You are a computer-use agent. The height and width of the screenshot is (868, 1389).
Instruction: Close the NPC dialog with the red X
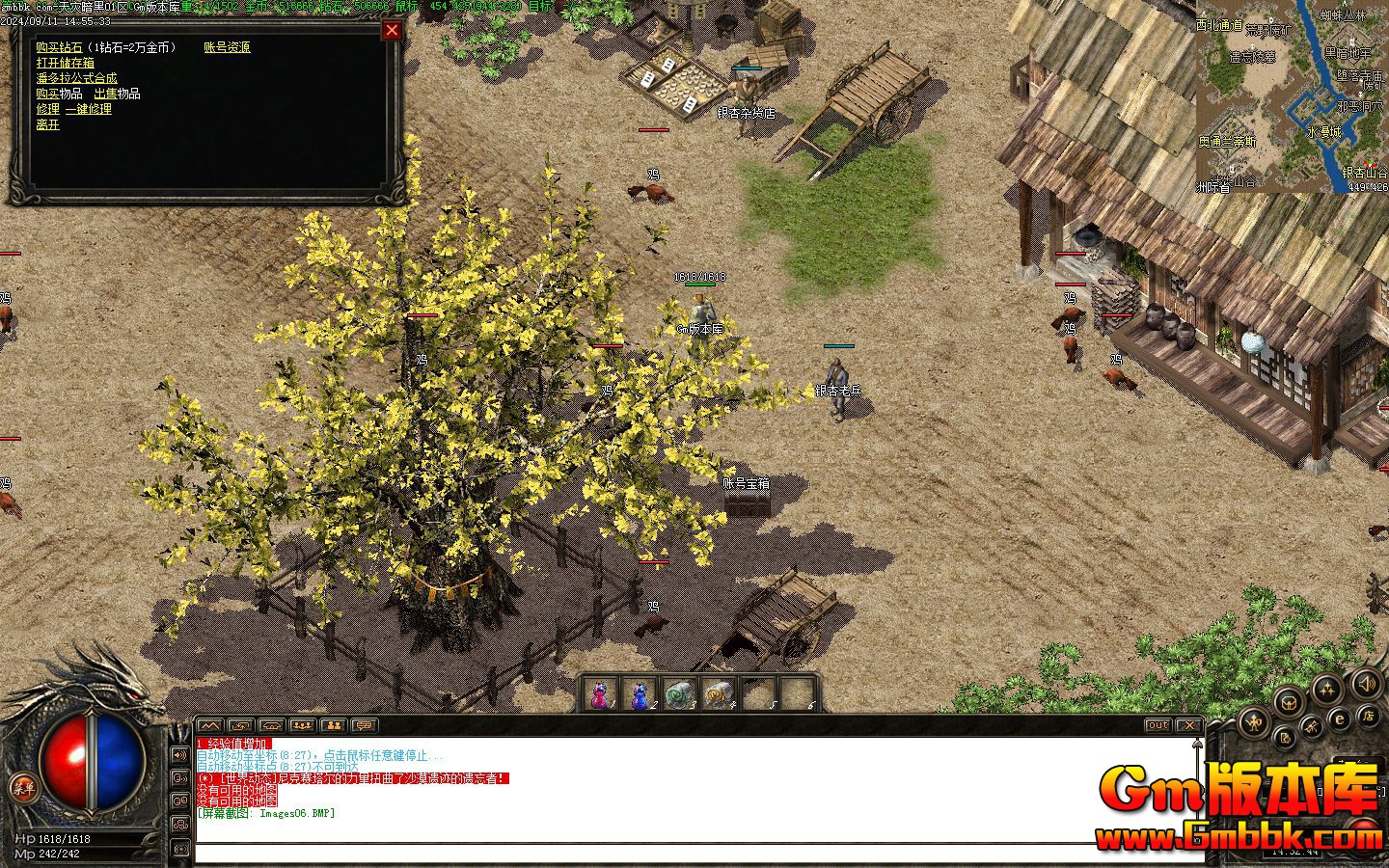pyautogui.click(x=392, y=30)
